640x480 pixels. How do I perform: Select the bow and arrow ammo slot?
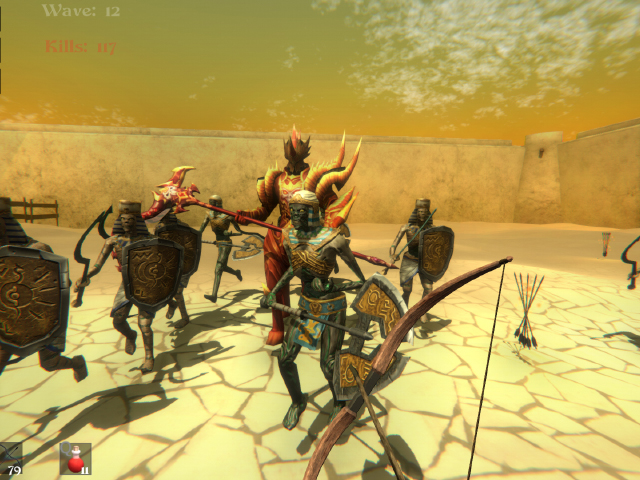(10, 458)
